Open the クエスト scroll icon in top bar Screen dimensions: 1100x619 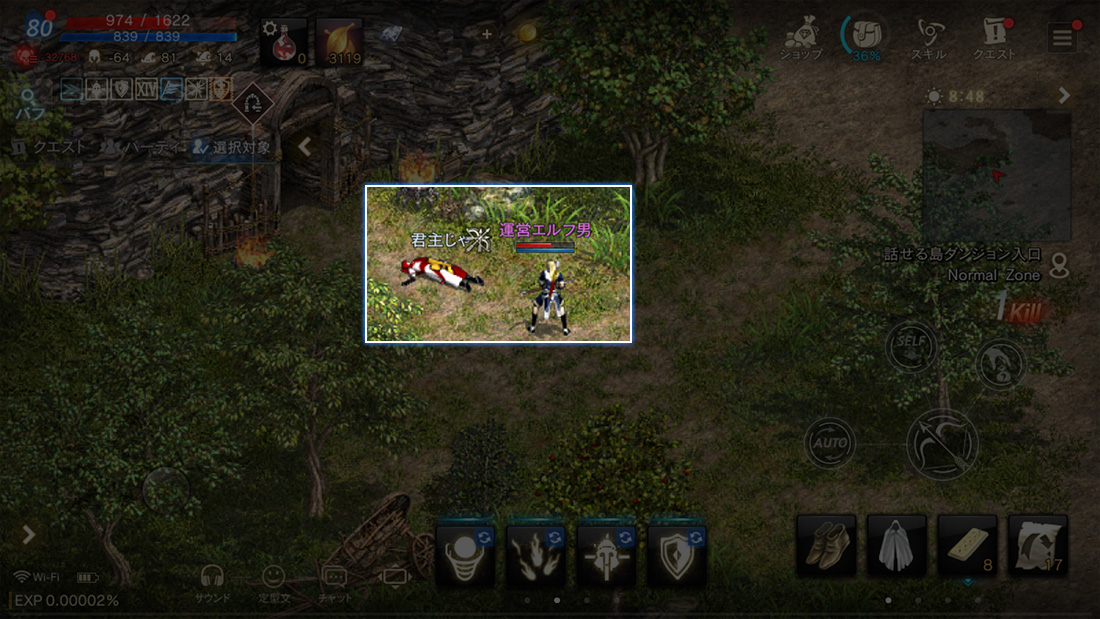tap(994, 38)
